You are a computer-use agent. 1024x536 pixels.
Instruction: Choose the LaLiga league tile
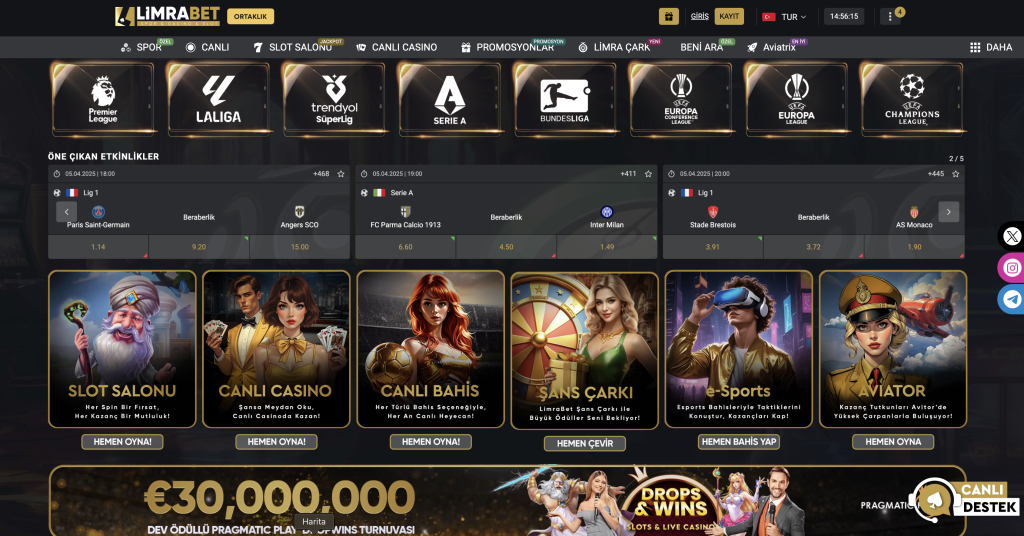pyautogui.click(x=219, y=98)
